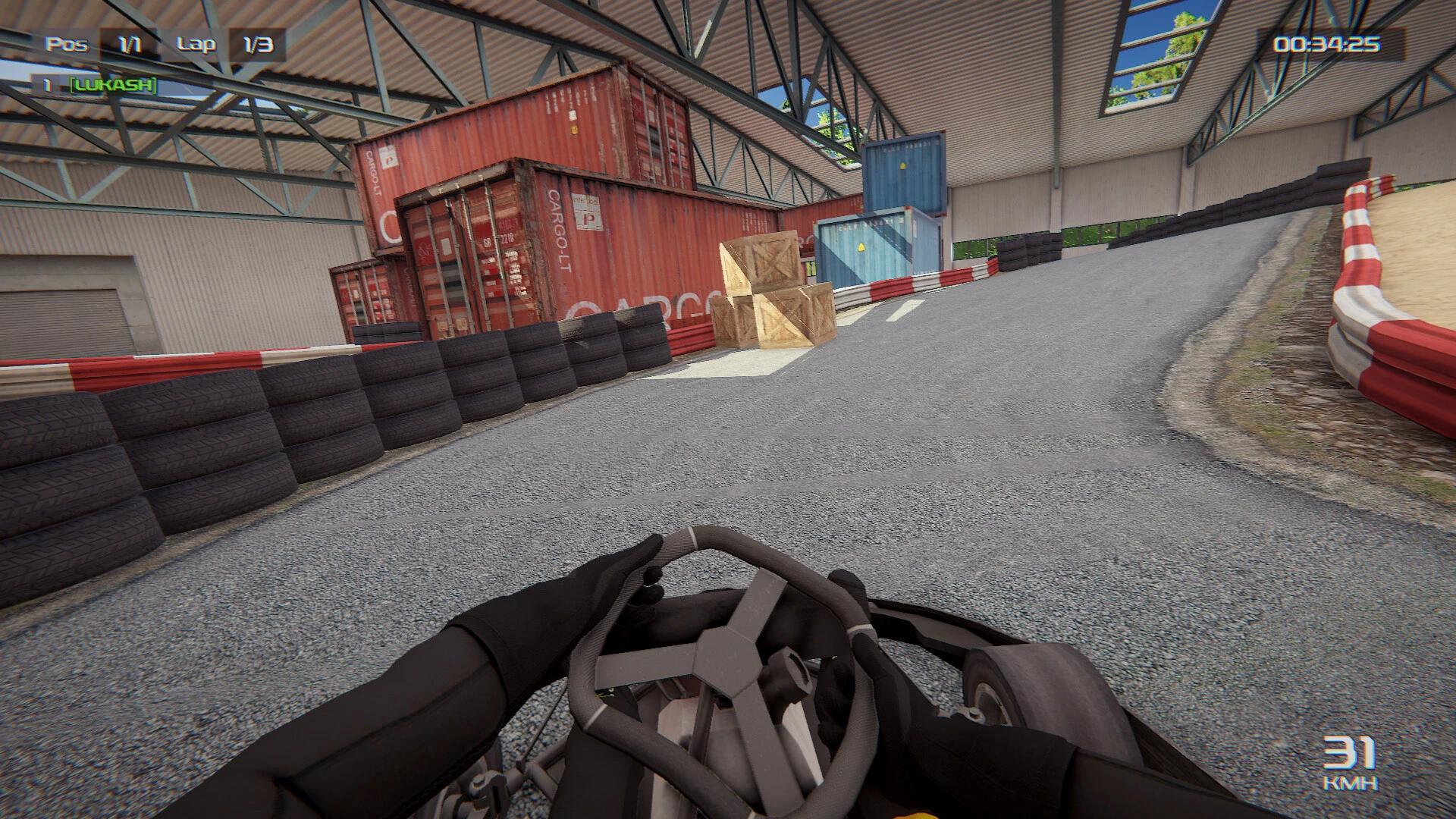The image size is (1456, 819).
Task: Click the 'P' logo on the red container
Action: 588,219
